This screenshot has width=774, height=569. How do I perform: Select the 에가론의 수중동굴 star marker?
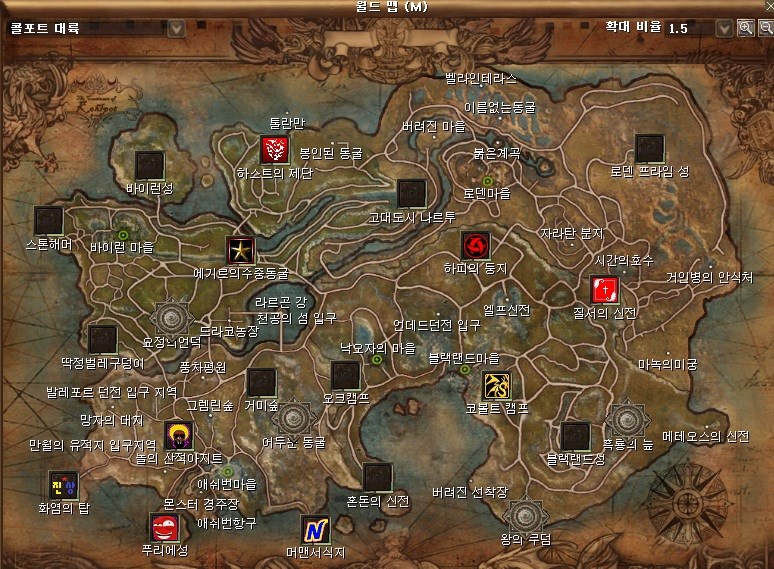click(240, 250)
